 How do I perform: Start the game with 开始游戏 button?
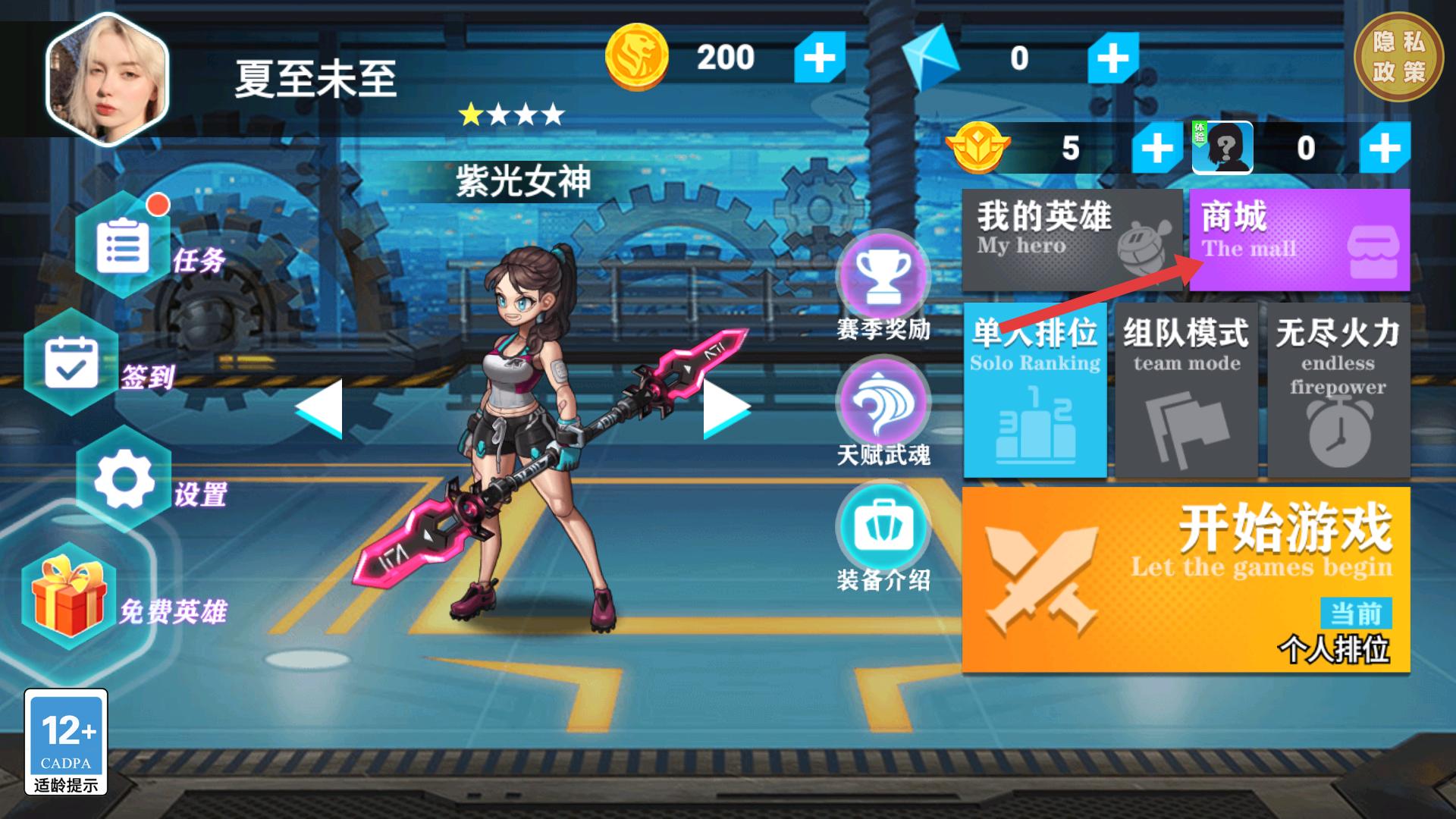pos(1186,579)
